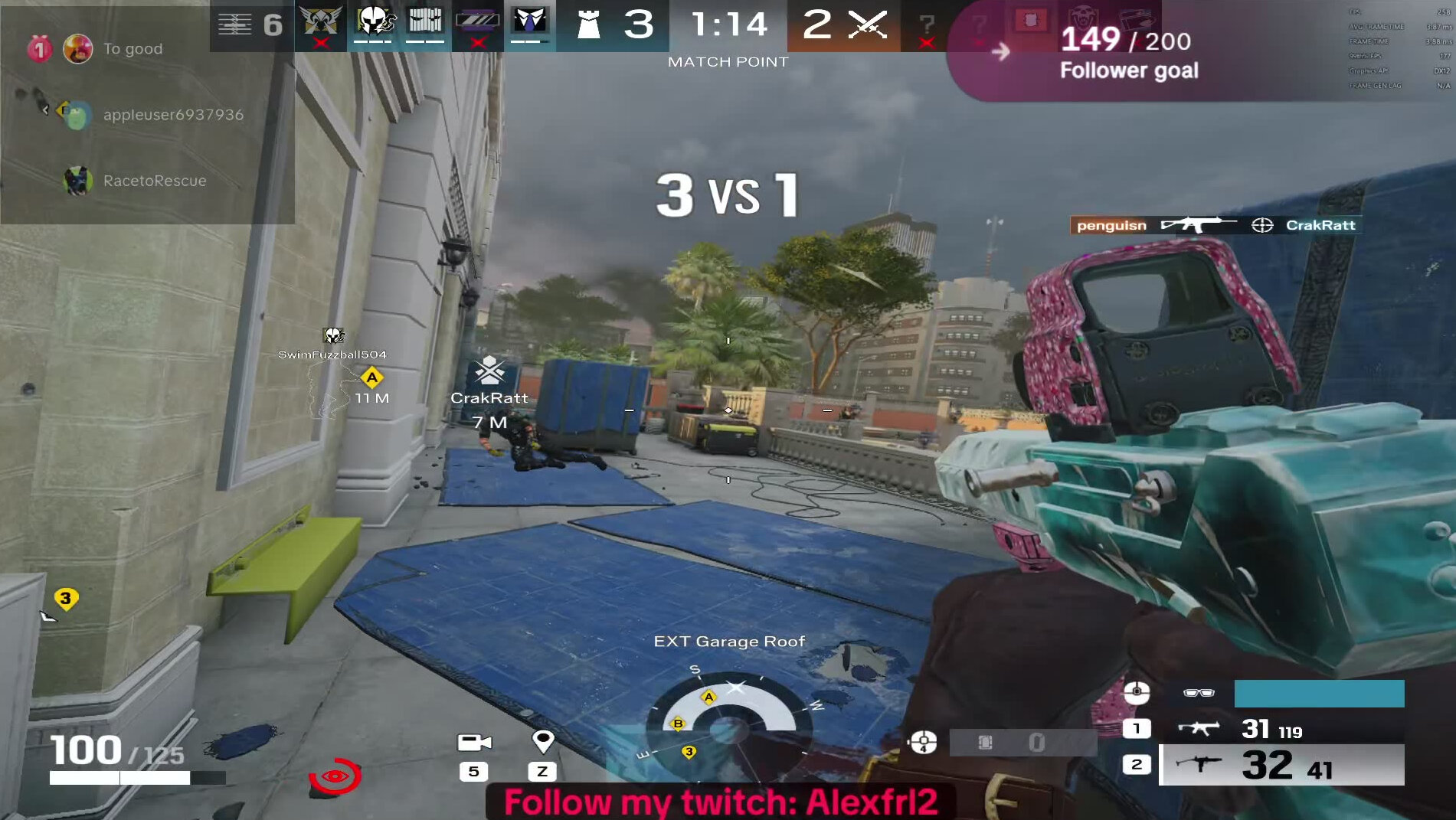Select squad member appleuser6937936
Image resolution: width=1456 pixels, height=820 pixels.
tap(172, 115)
